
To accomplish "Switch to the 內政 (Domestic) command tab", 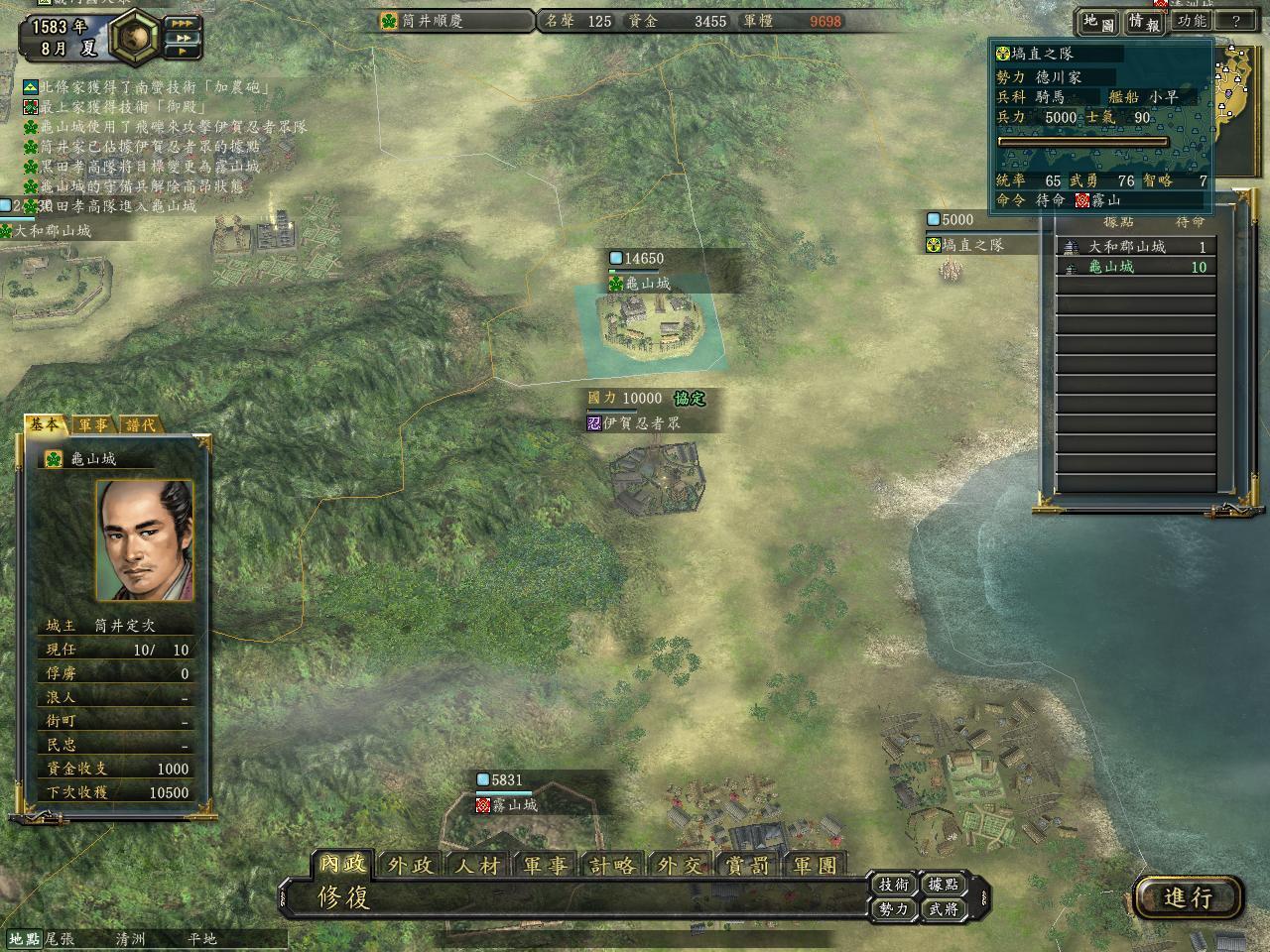I will [342, 864].
